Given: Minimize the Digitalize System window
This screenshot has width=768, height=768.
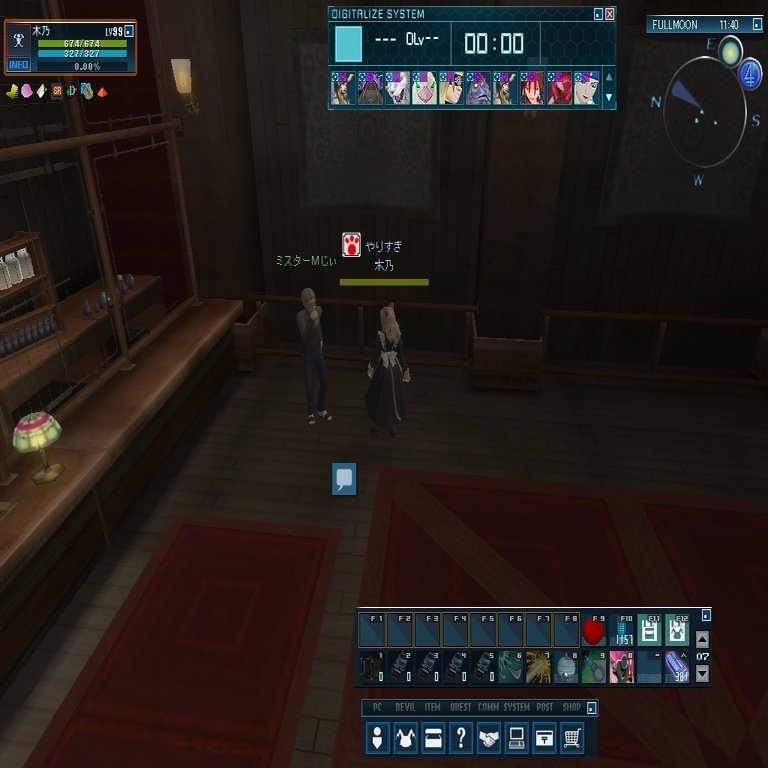Looking at the screenshot, I should [x=598, y=14].
